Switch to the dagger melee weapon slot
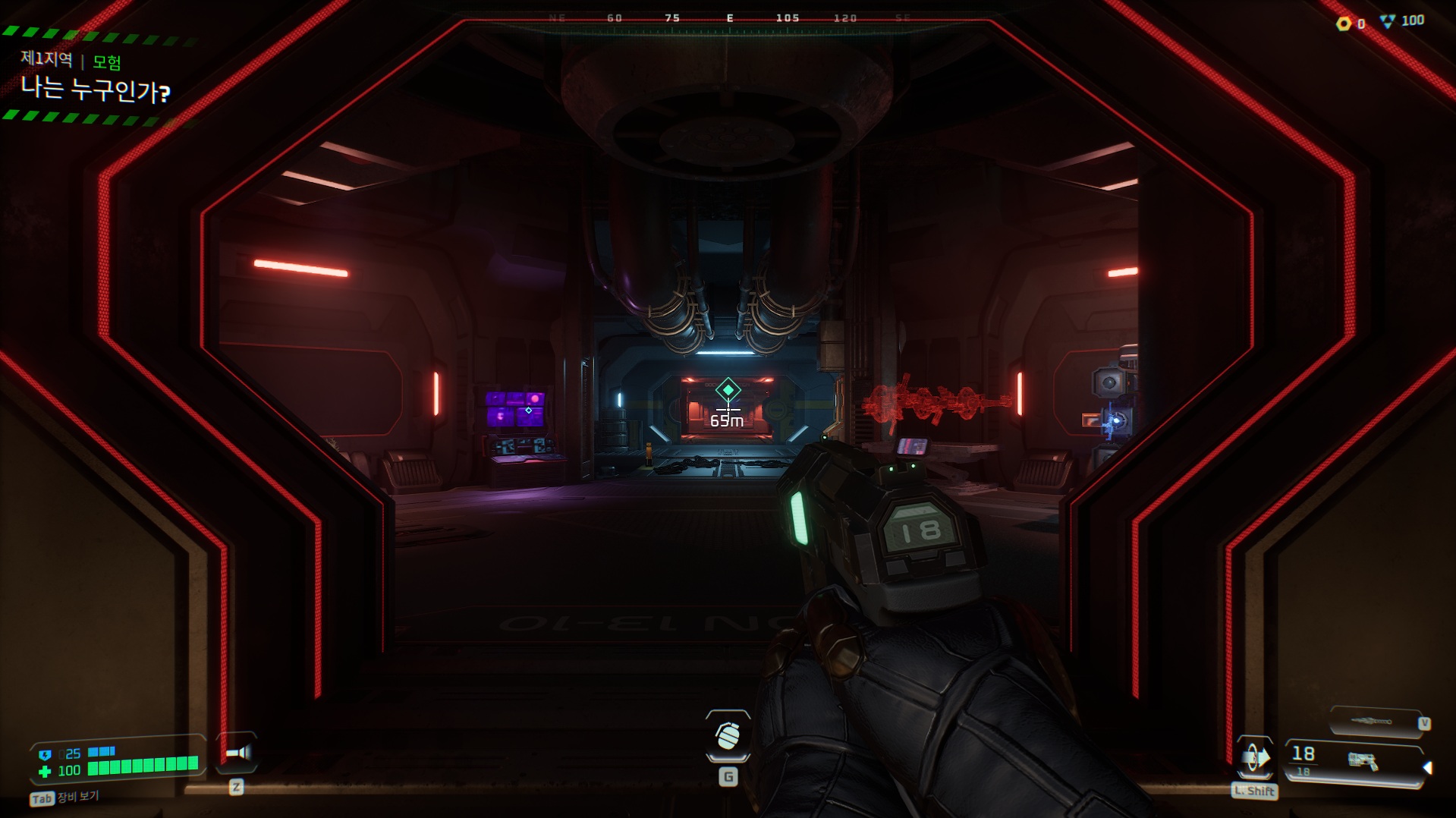 (1374, 721)
